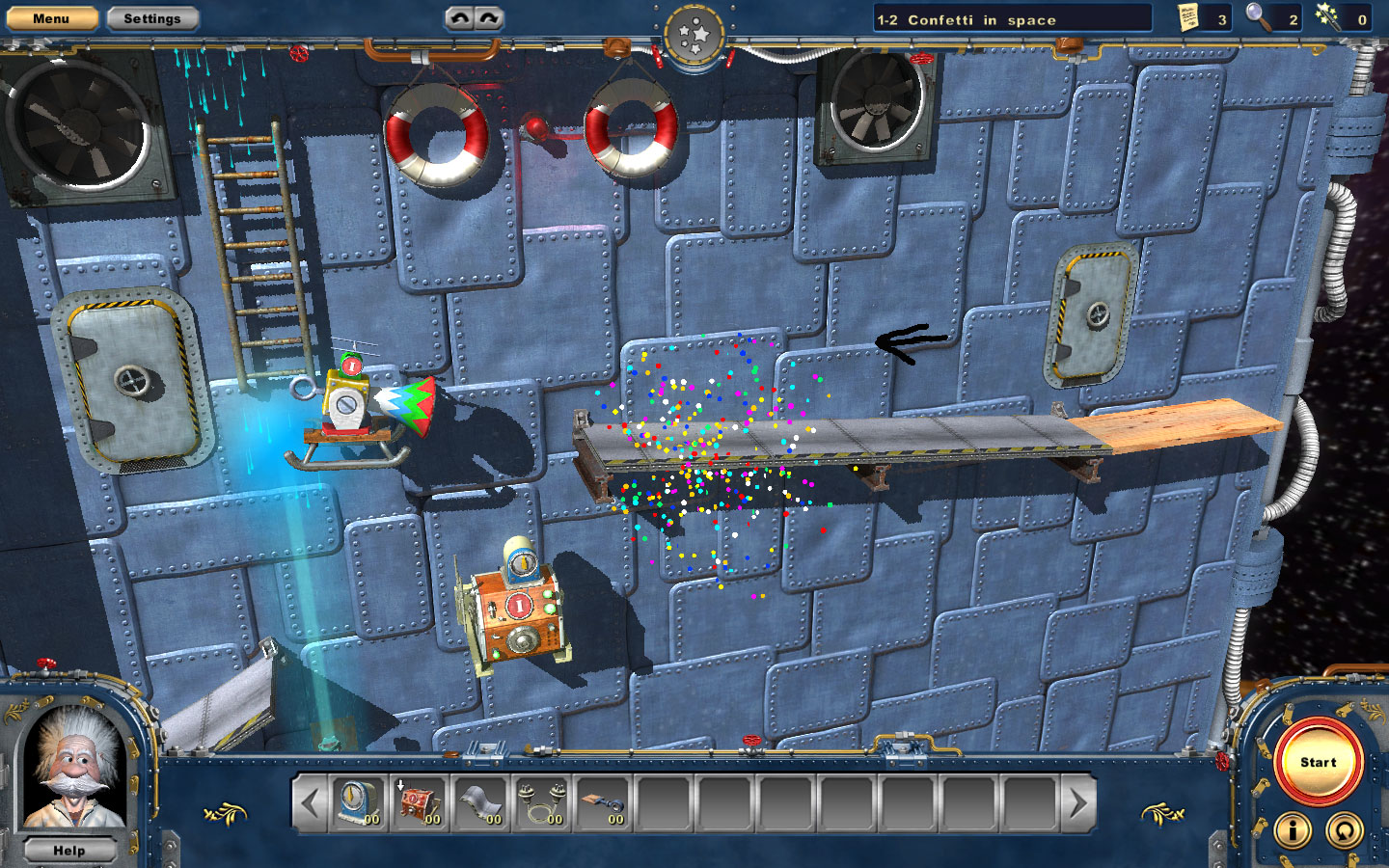Open the Settings menu

coord(151,17)
